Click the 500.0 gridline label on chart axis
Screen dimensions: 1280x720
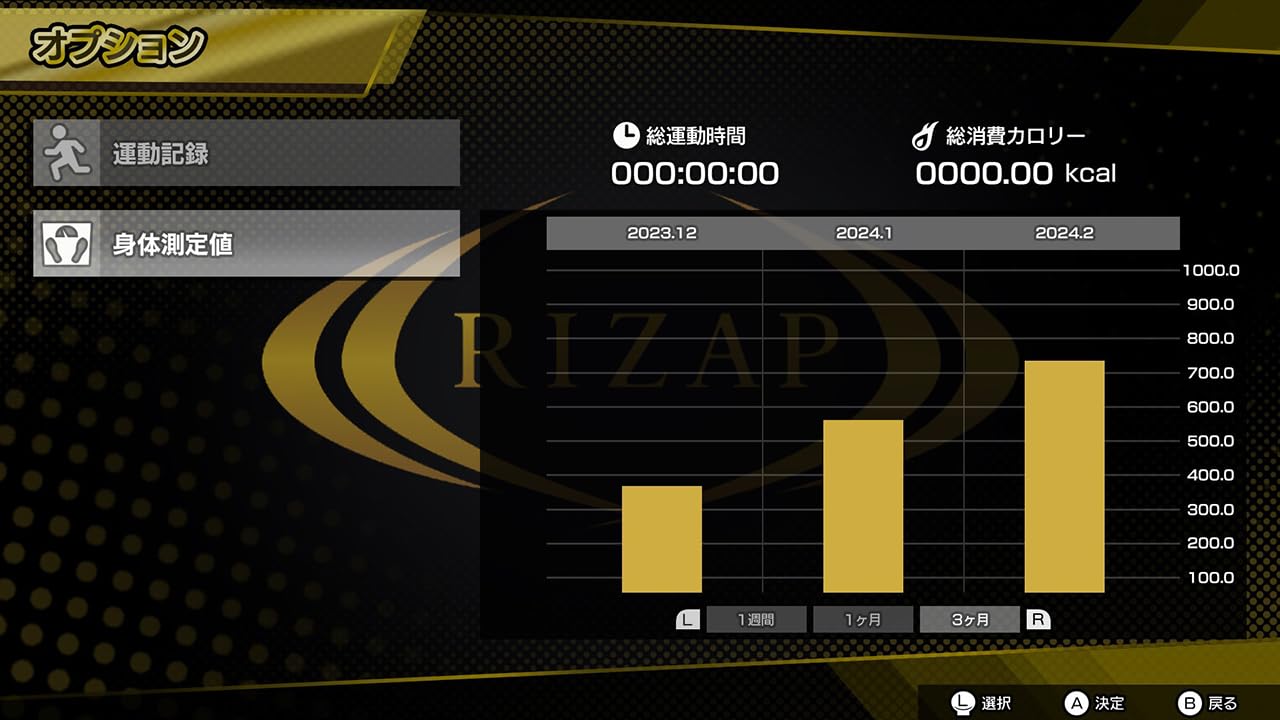click(x=1211, y=440)
